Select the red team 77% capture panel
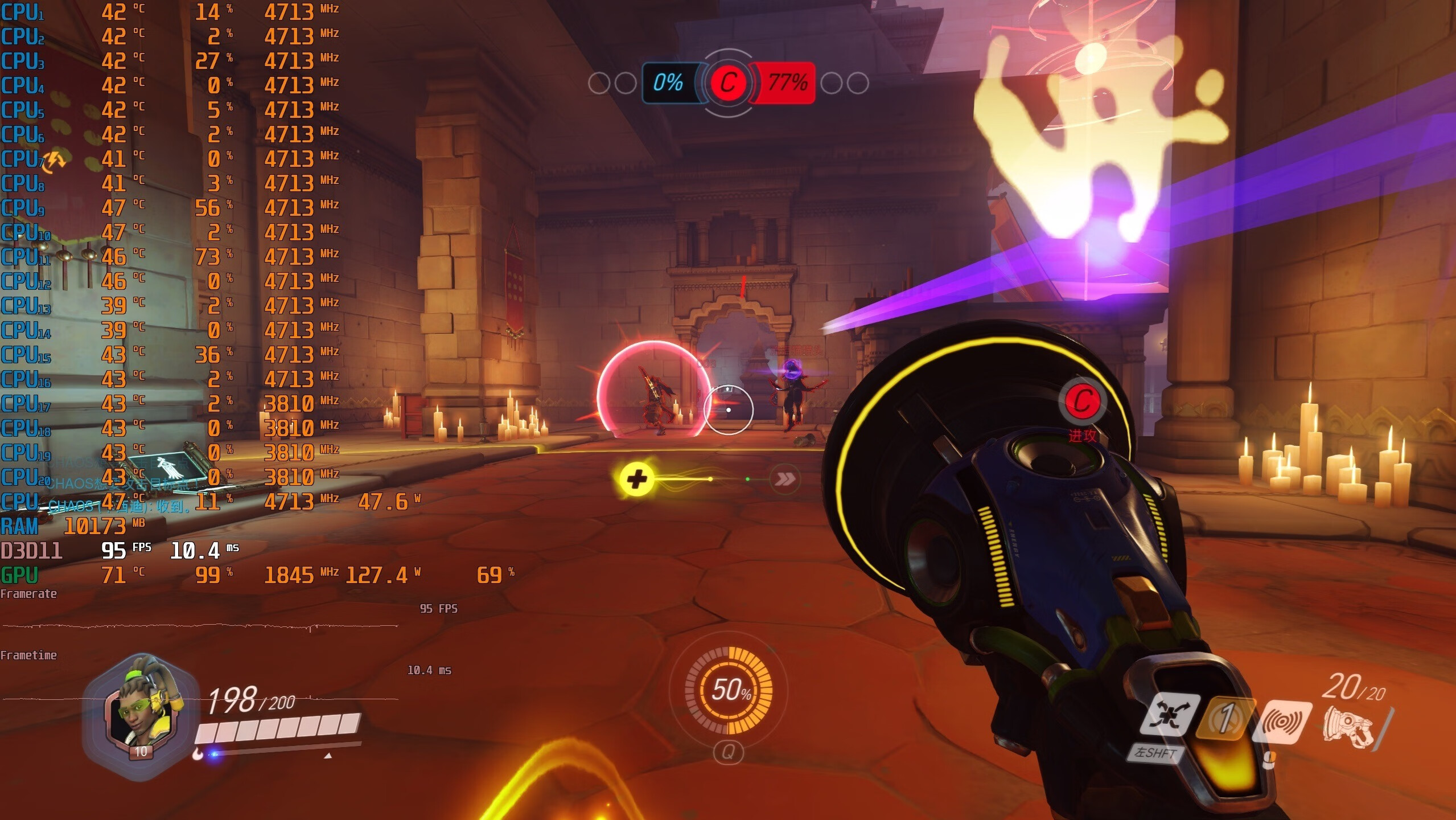 tap(785, 83)
